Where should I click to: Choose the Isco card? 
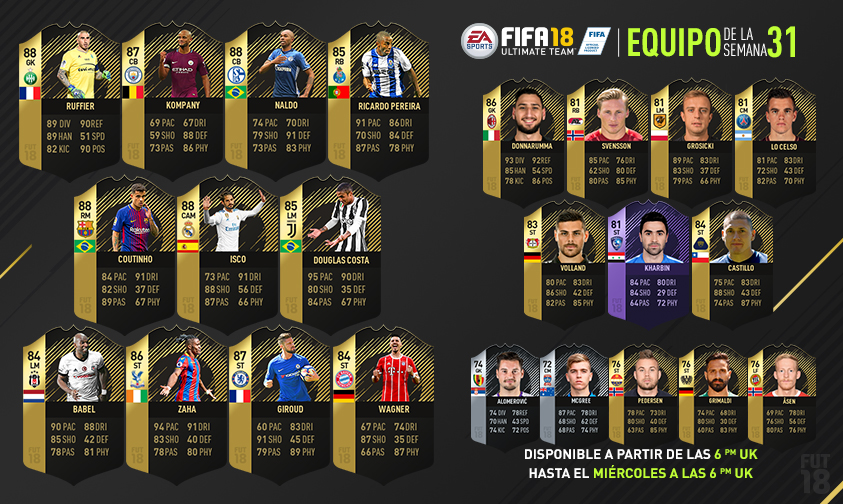coord(225,255)
